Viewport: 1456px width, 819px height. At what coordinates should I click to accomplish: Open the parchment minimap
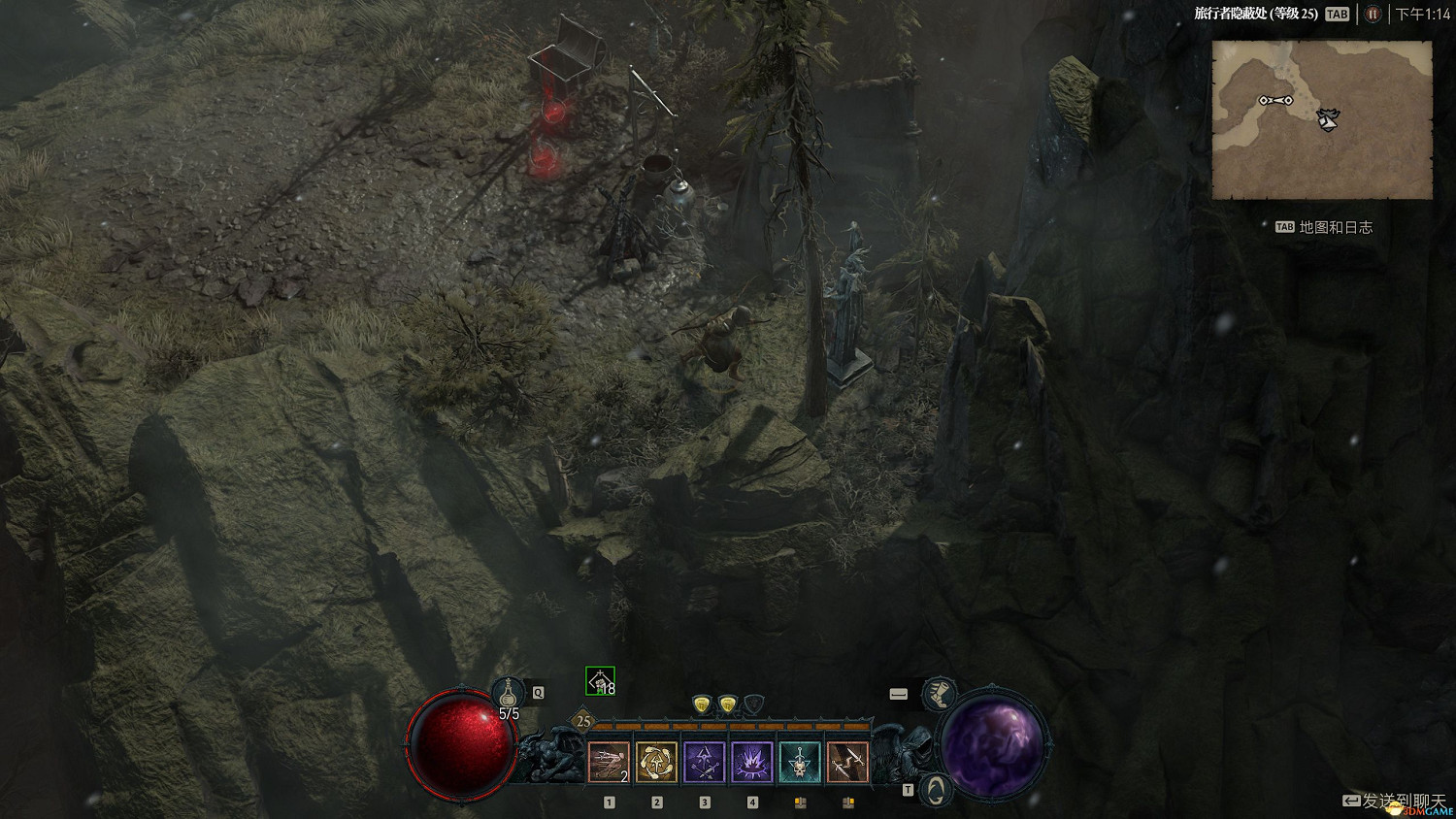(x=1322, y=119)
